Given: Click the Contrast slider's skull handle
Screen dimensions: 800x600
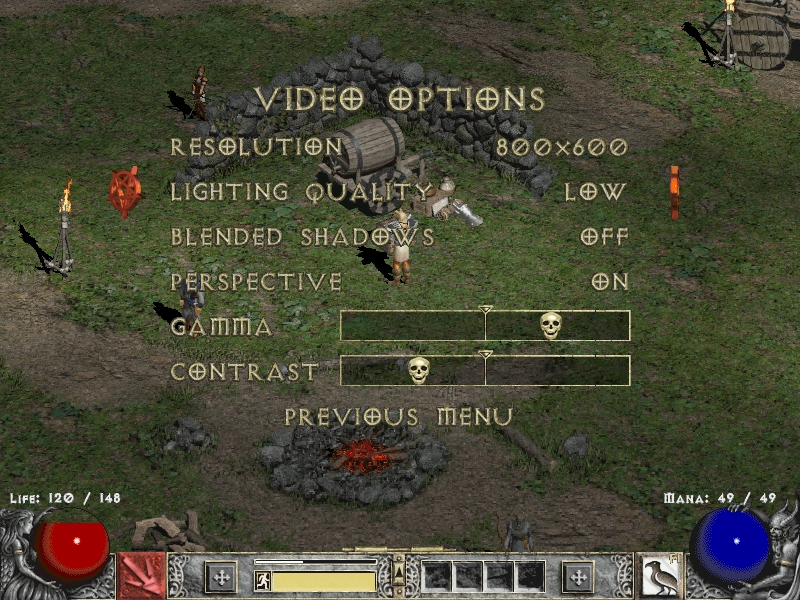Looking at the screenshot, I should coord(419,370).
